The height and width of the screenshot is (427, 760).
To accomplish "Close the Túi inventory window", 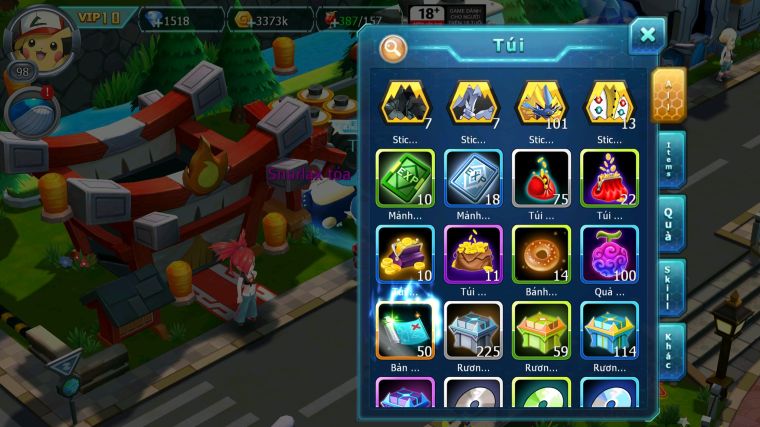I will click(647, 36).
